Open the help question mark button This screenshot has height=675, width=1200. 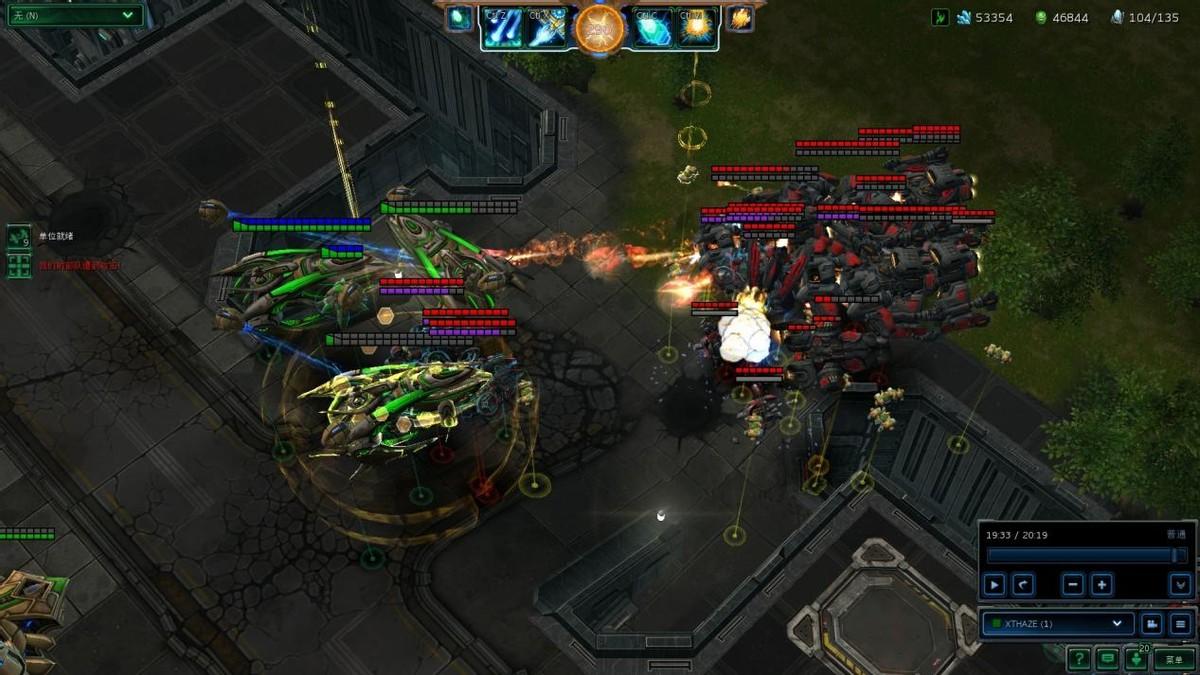click(1078, 659)
